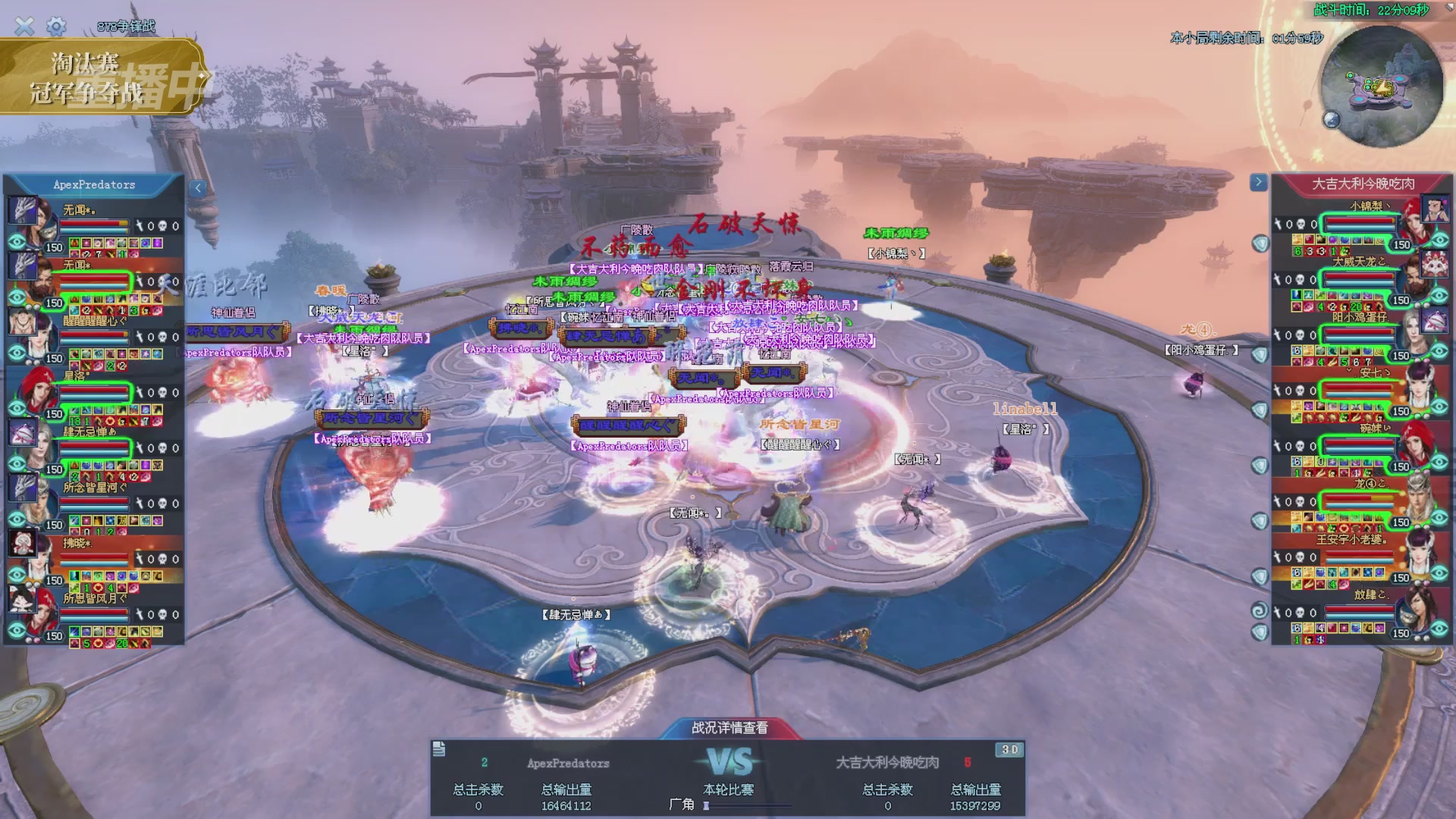The width and height of the screenshot is (1456, 819).
Task: Close the spectator view with the X icon
Action: click(x=24, y=27)
